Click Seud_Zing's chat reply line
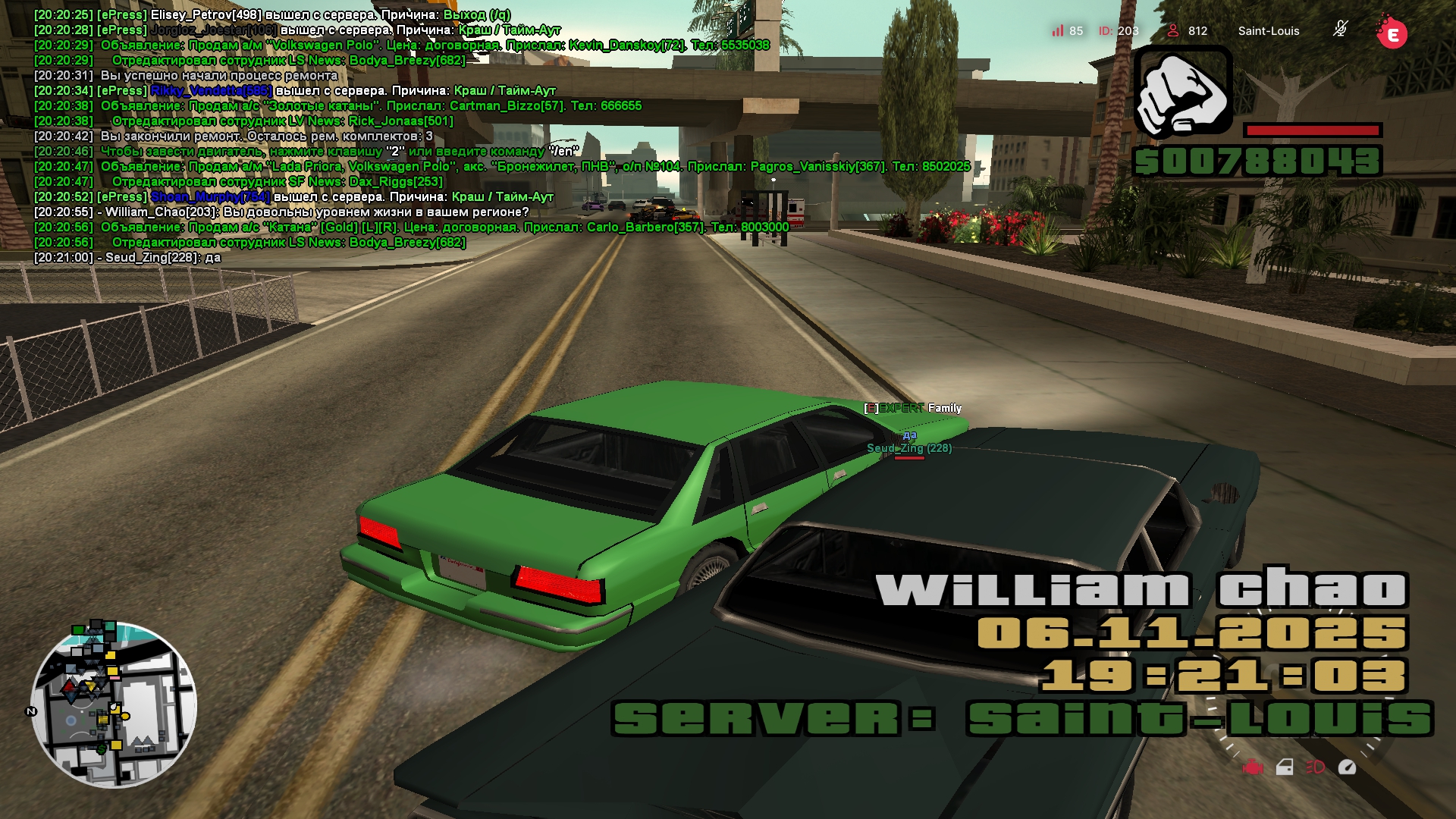The height and width of the screenshot is (819, 1456). pyautogui.click(x=127, y=258)
